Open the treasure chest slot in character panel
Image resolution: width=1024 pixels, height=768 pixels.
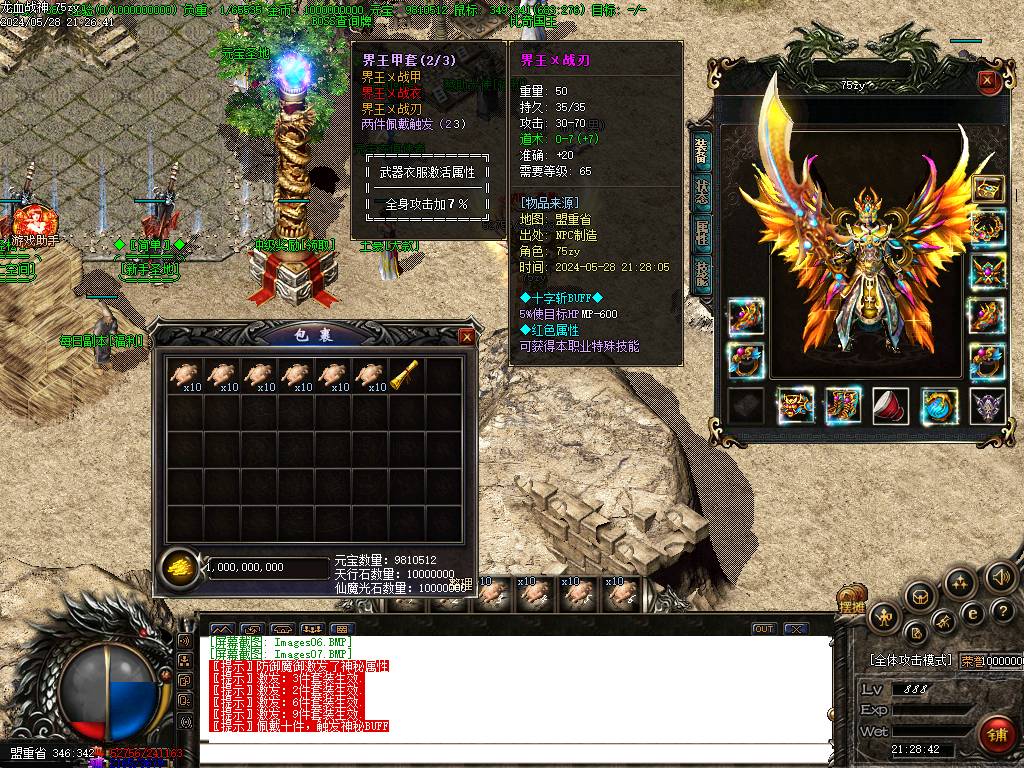click(x=988, y=188)
